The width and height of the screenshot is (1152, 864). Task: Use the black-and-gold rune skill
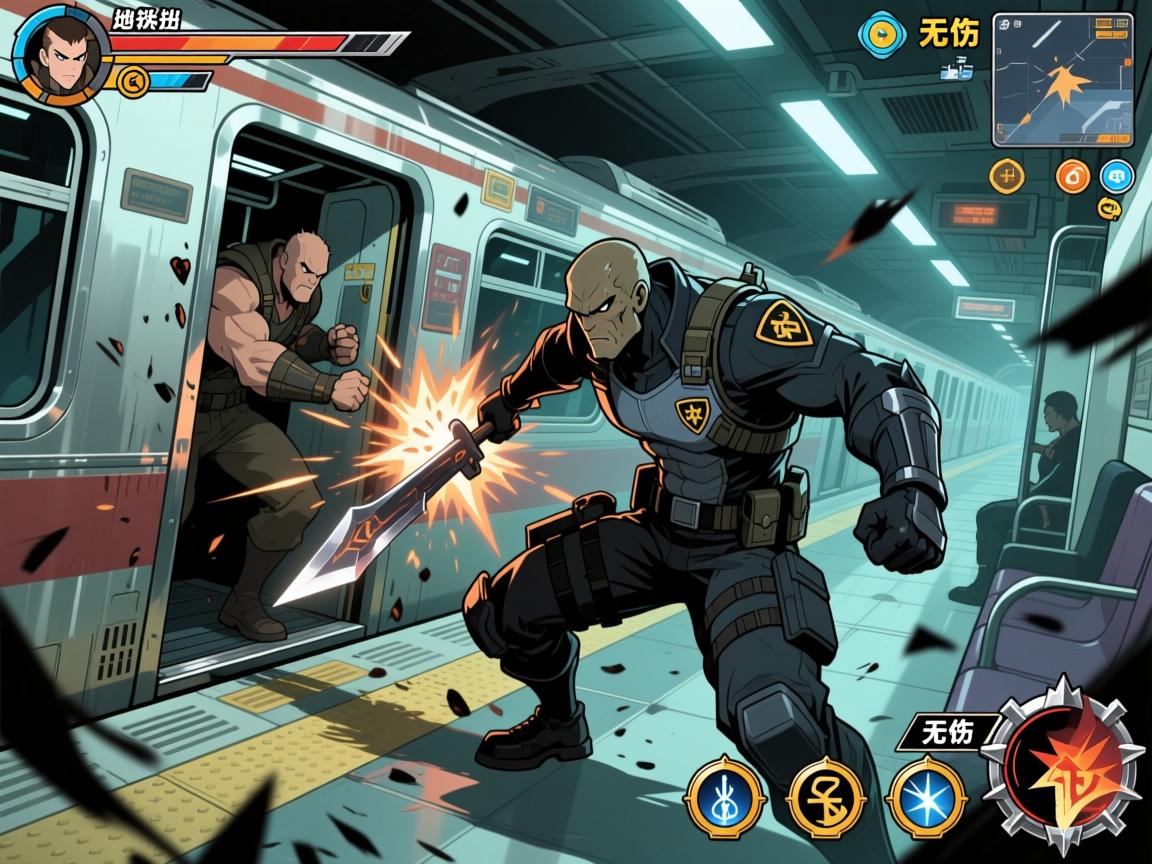(x=826, y=797)
